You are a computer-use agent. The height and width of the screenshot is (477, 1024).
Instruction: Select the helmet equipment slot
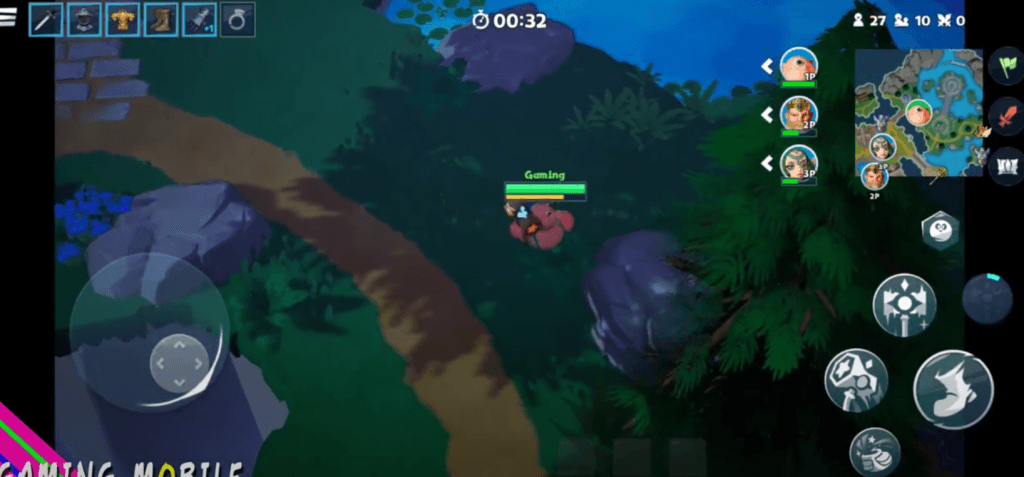84,19
